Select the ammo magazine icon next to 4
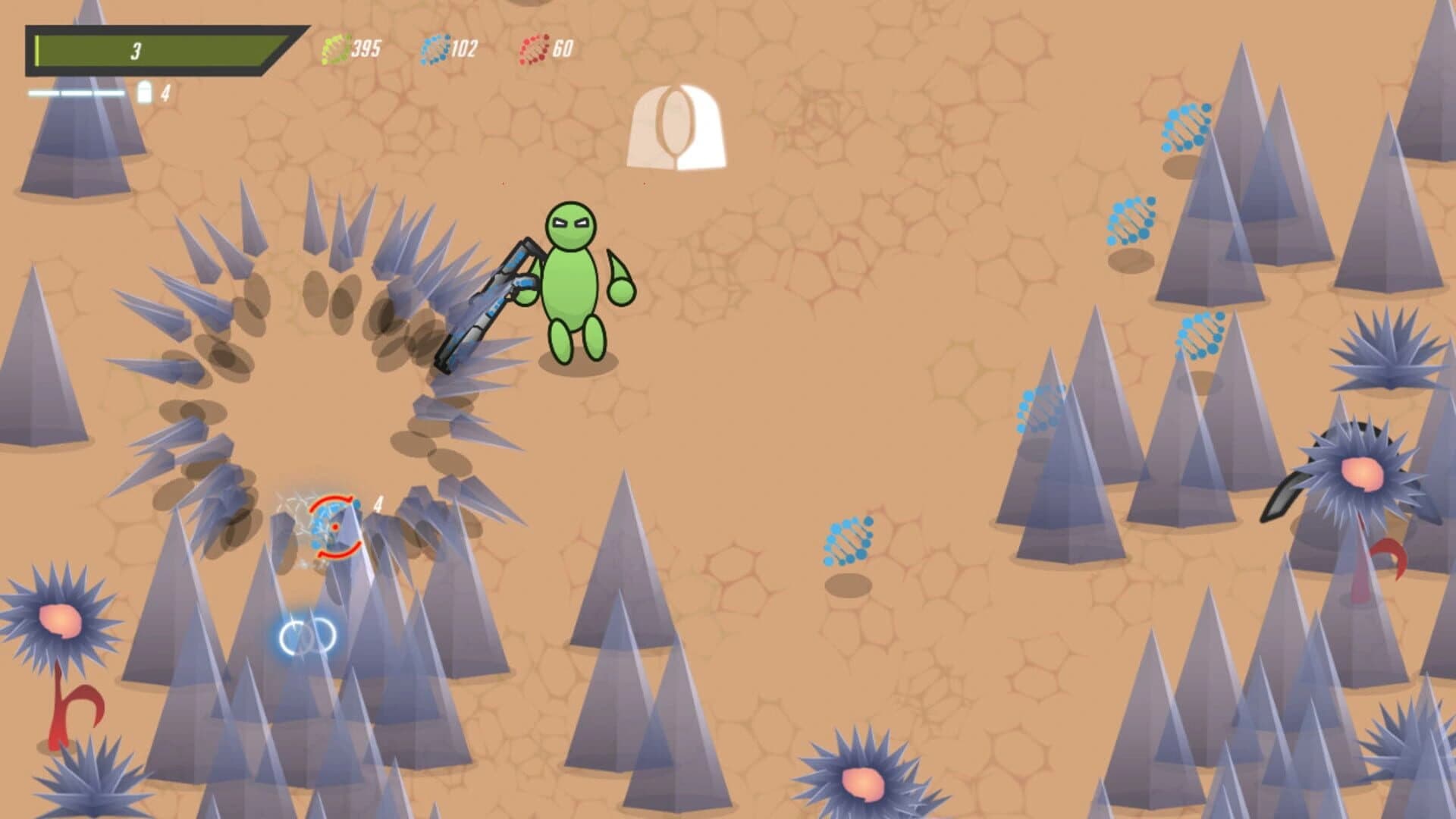1456x819 pixels. (x=144, y=93)
